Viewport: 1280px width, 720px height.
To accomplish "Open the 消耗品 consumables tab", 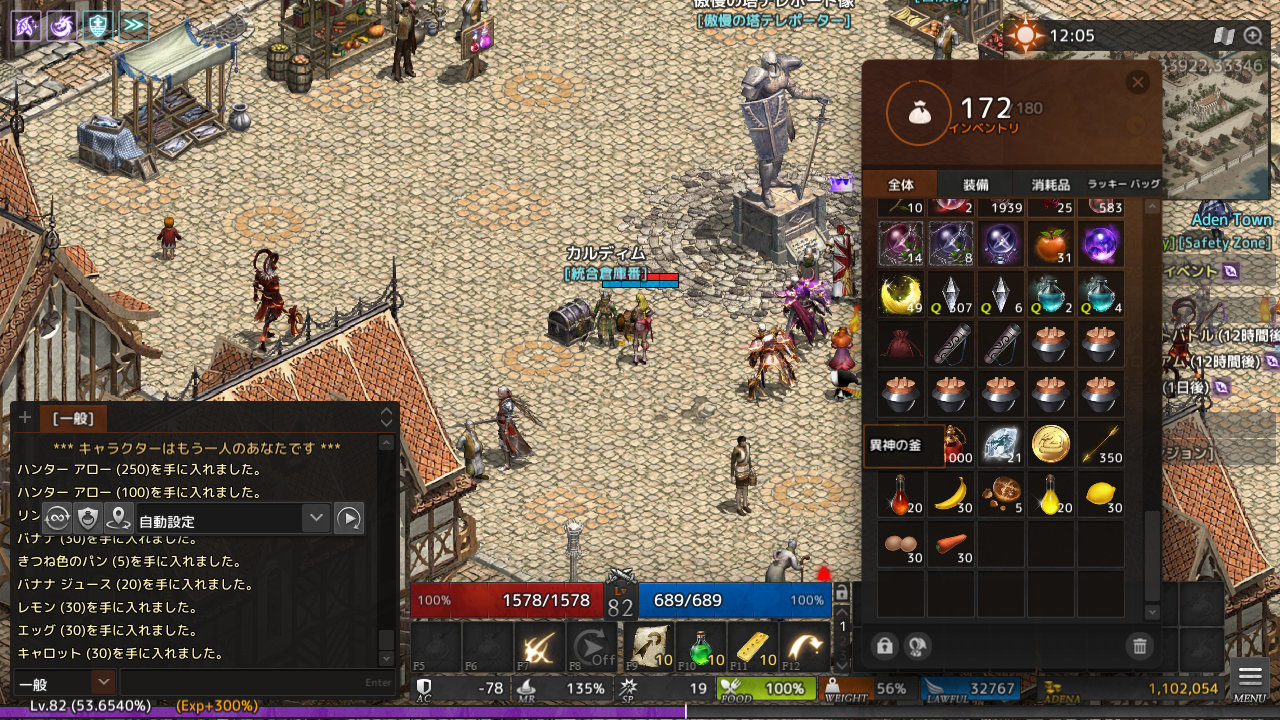I will pos(1050,185).
